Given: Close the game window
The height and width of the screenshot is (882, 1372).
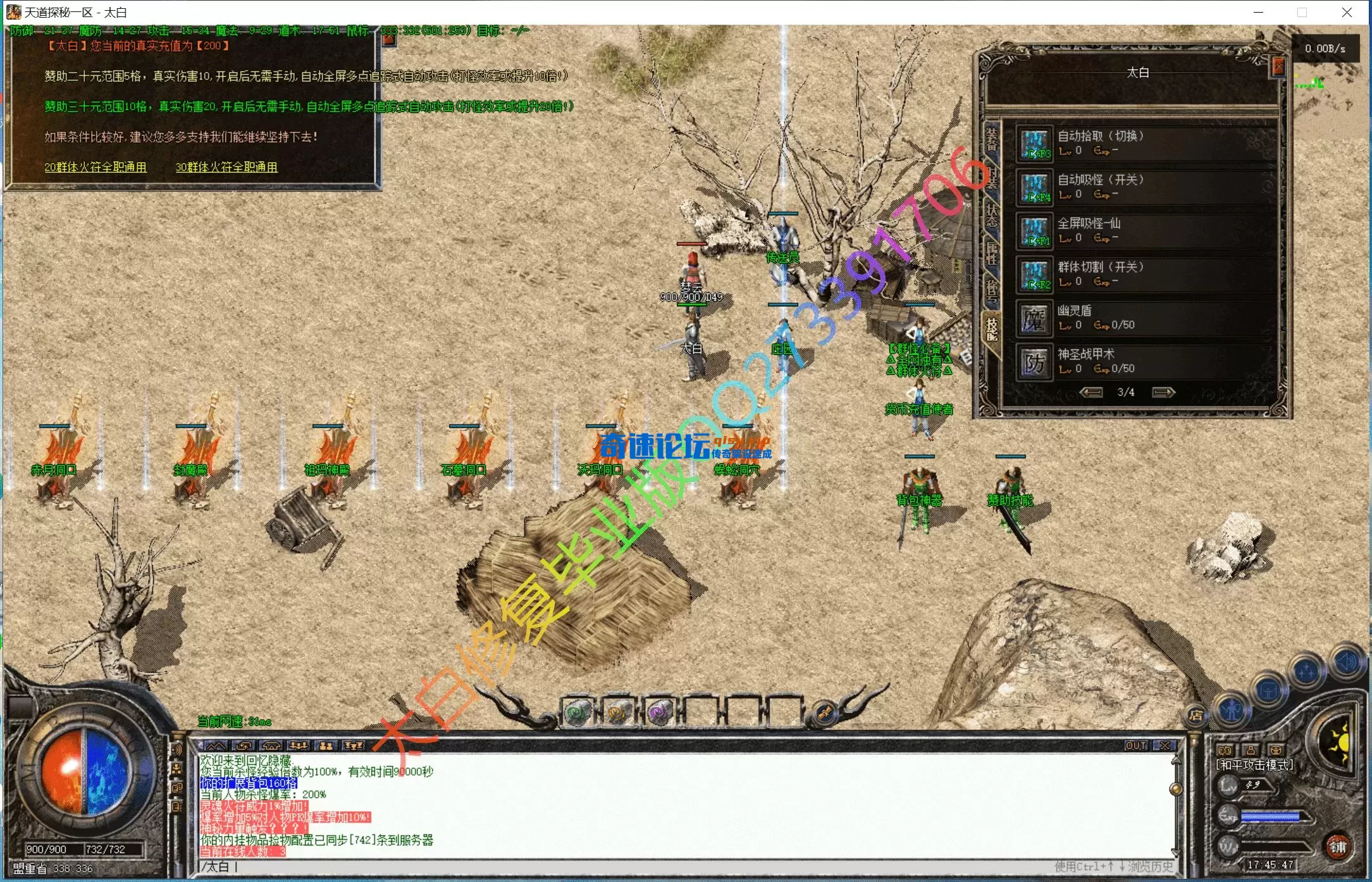Looking at the screenshot, I should click(1347, 12).
